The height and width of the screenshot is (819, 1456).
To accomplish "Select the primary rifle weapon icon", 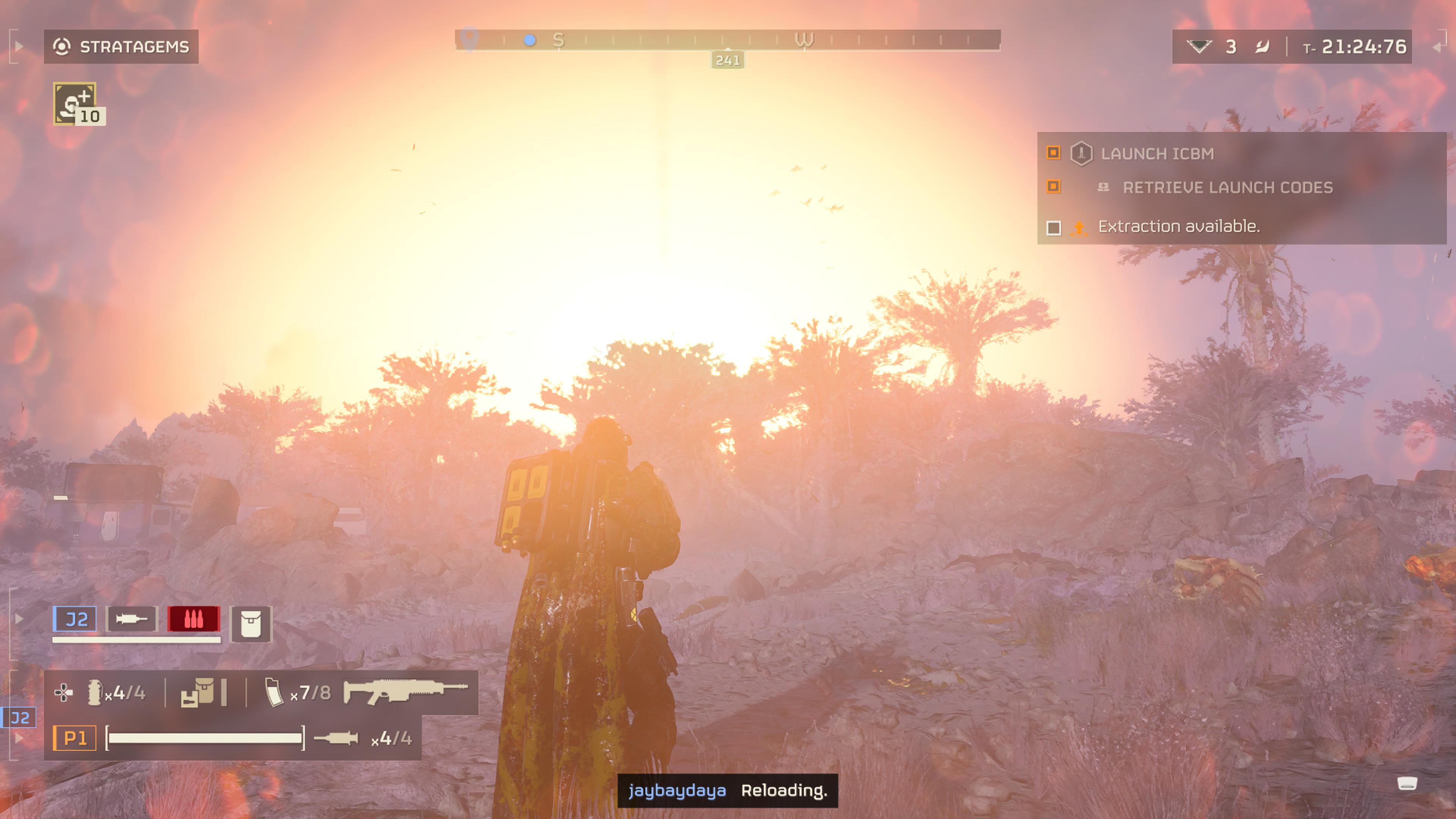I will pos(405,691).
